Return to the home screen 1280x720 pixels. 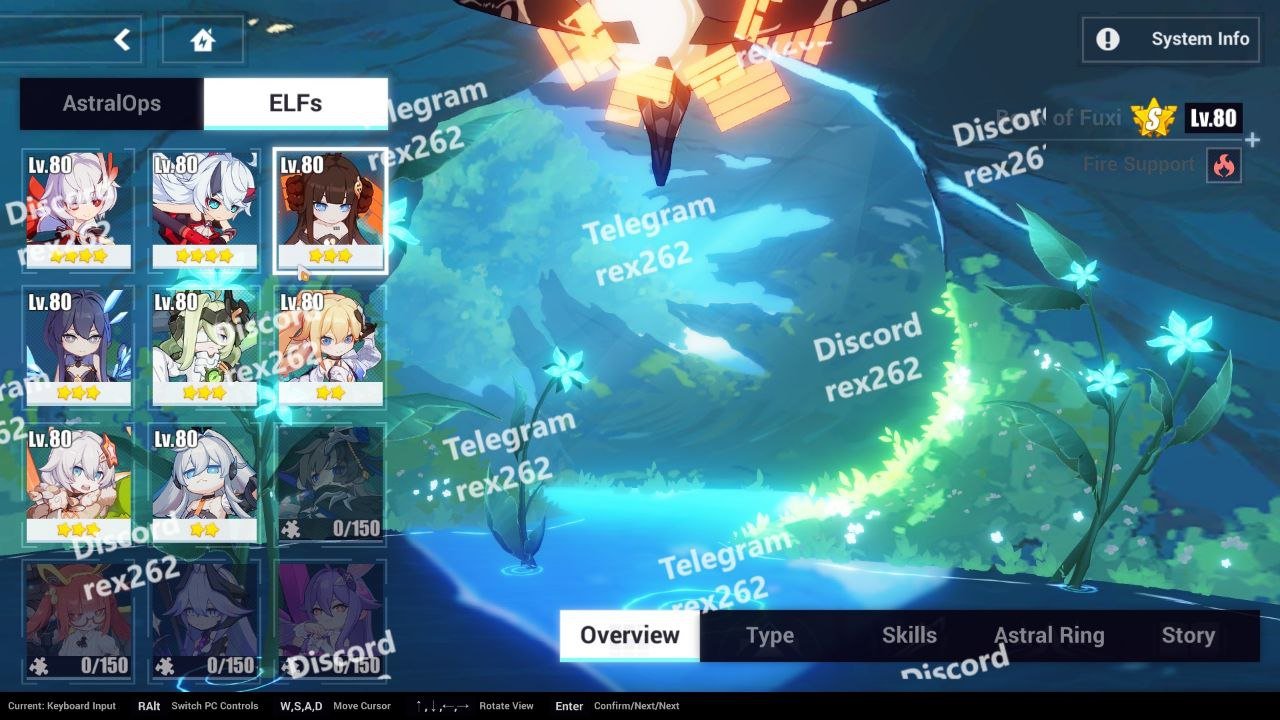point(203,40)
